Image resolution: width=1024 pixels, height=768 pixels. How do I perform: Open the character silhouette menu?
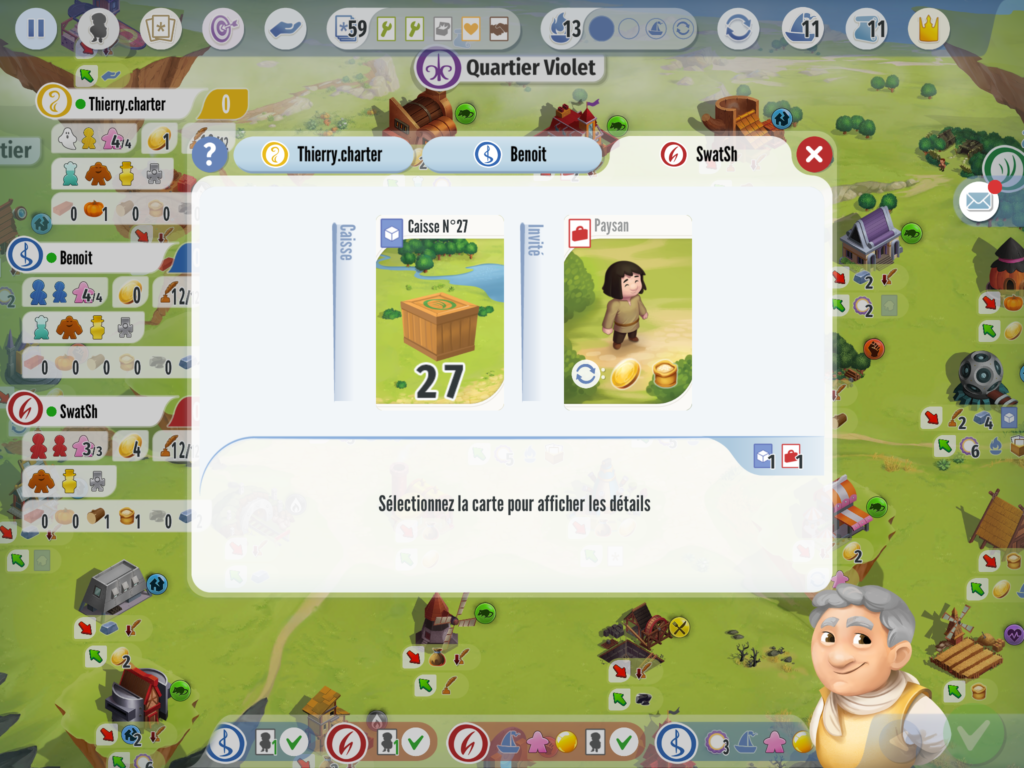98,28
